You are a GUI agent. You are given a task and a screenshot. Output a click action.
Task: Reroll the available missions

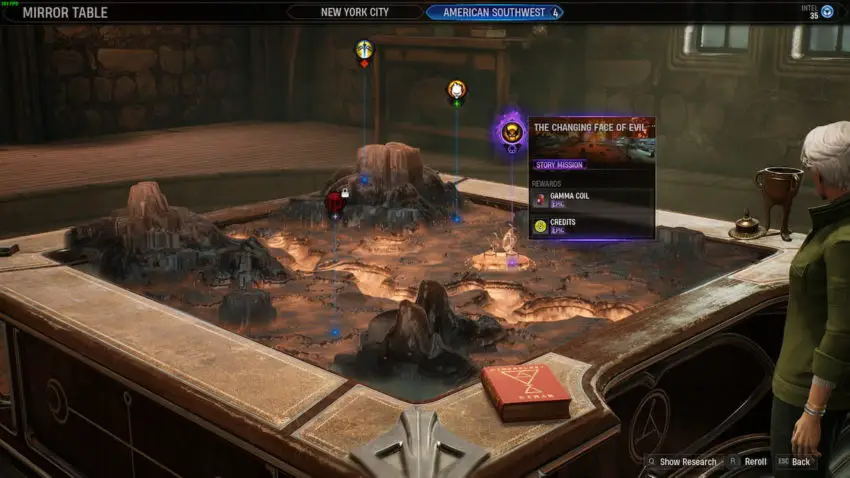tap(752, 462)
